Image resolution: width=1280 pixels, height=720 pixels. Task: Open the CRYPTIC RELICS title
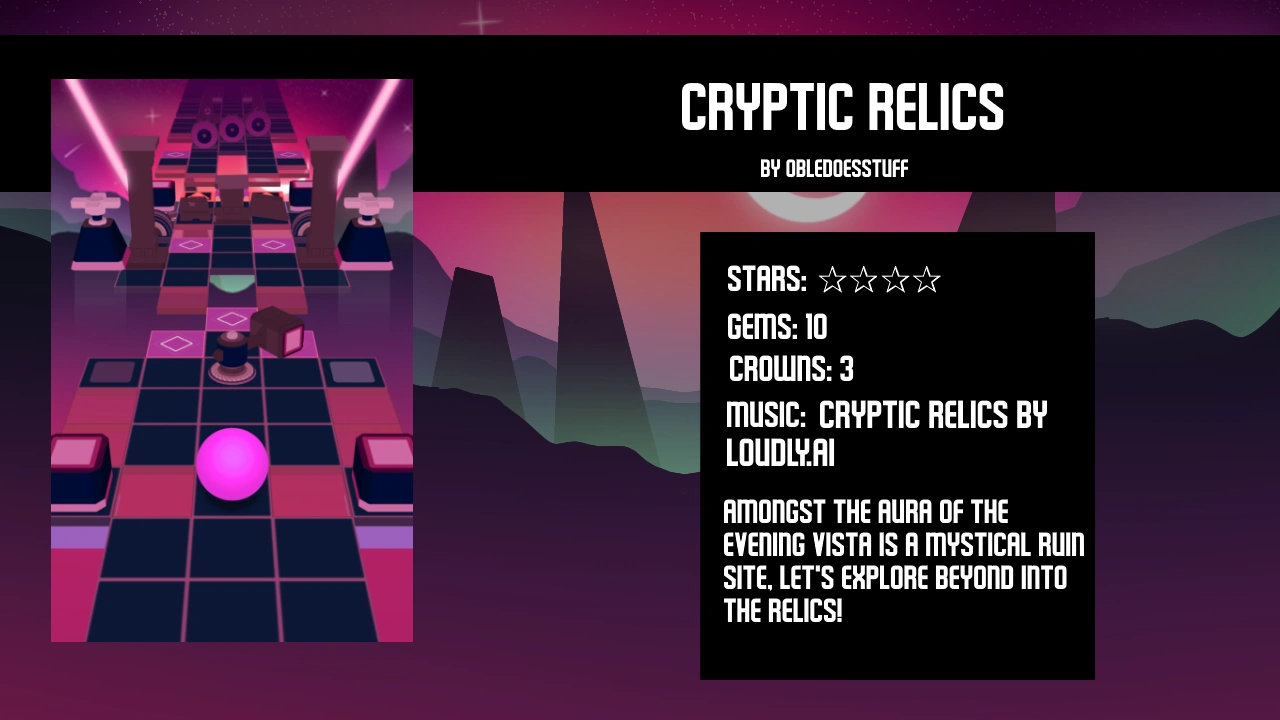click(842, 107)
